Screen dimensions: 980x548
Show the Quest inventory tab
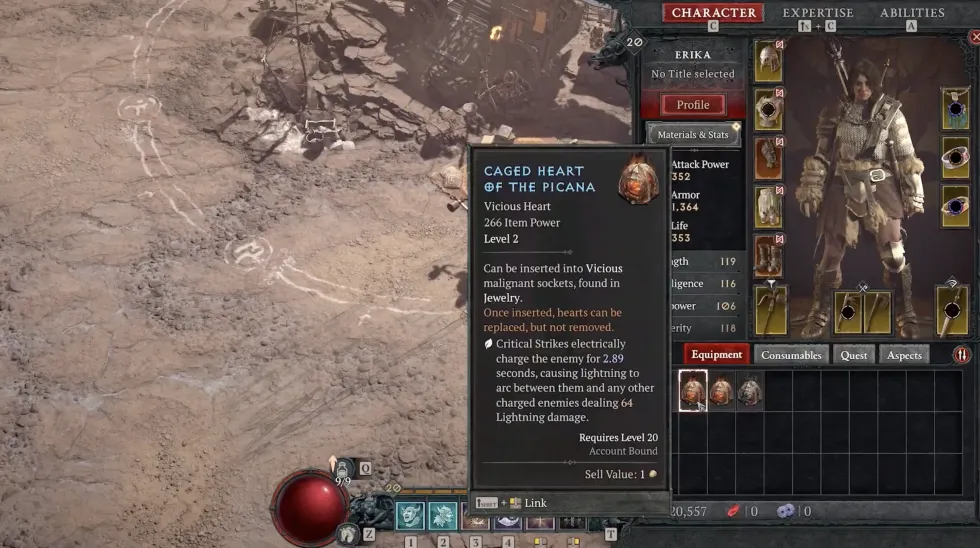pyautogui.click(x=854, y=355)
